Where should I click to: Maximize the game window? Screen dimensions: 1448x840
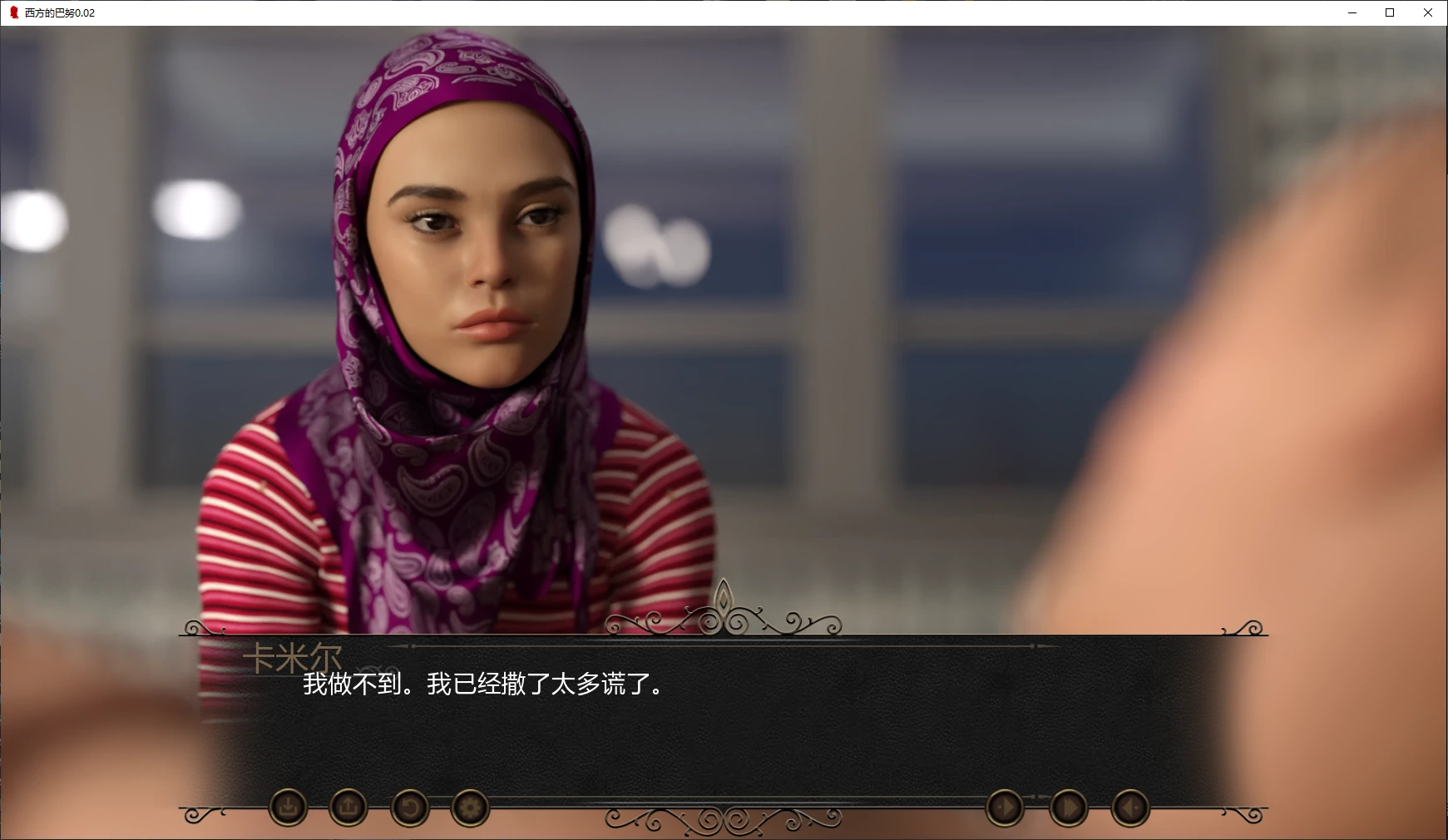click(x=1389, y=12)
